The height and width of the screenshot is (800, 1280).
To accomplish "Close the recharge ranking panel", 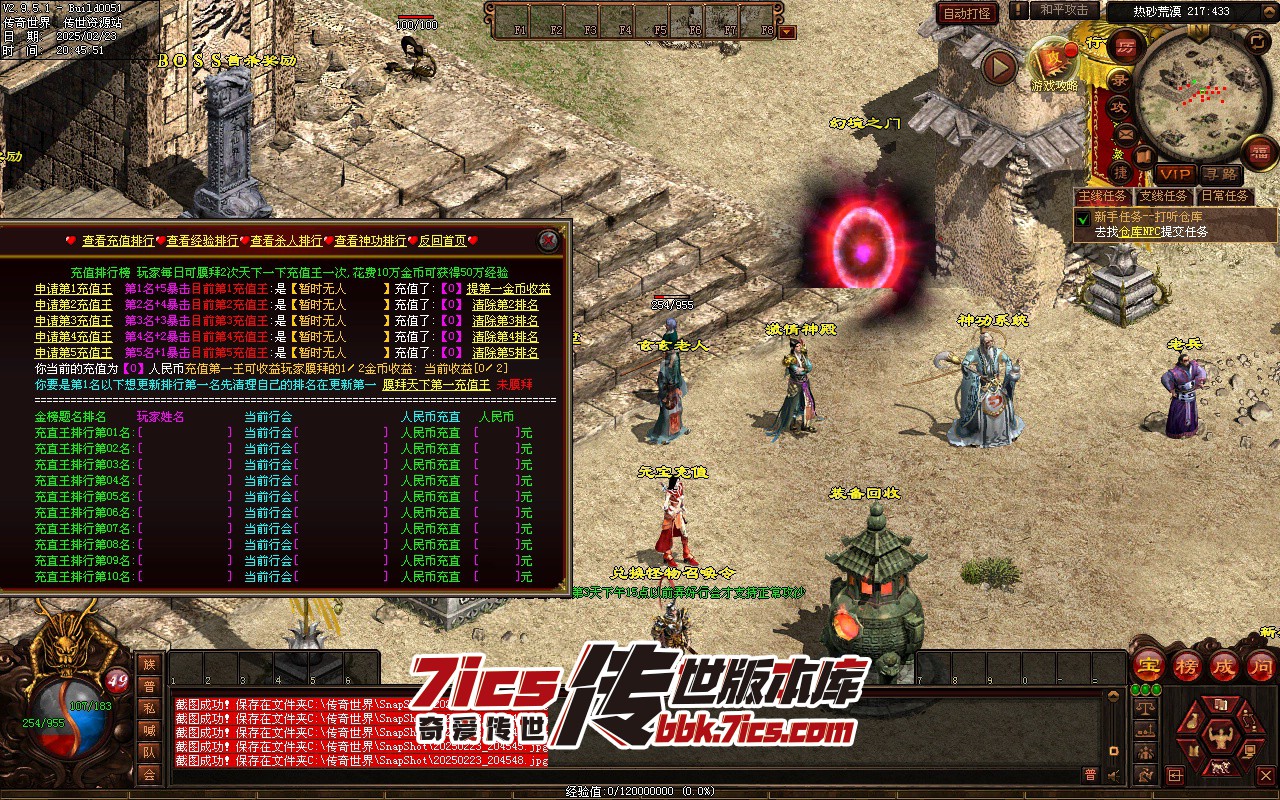I will click(547, 240).
